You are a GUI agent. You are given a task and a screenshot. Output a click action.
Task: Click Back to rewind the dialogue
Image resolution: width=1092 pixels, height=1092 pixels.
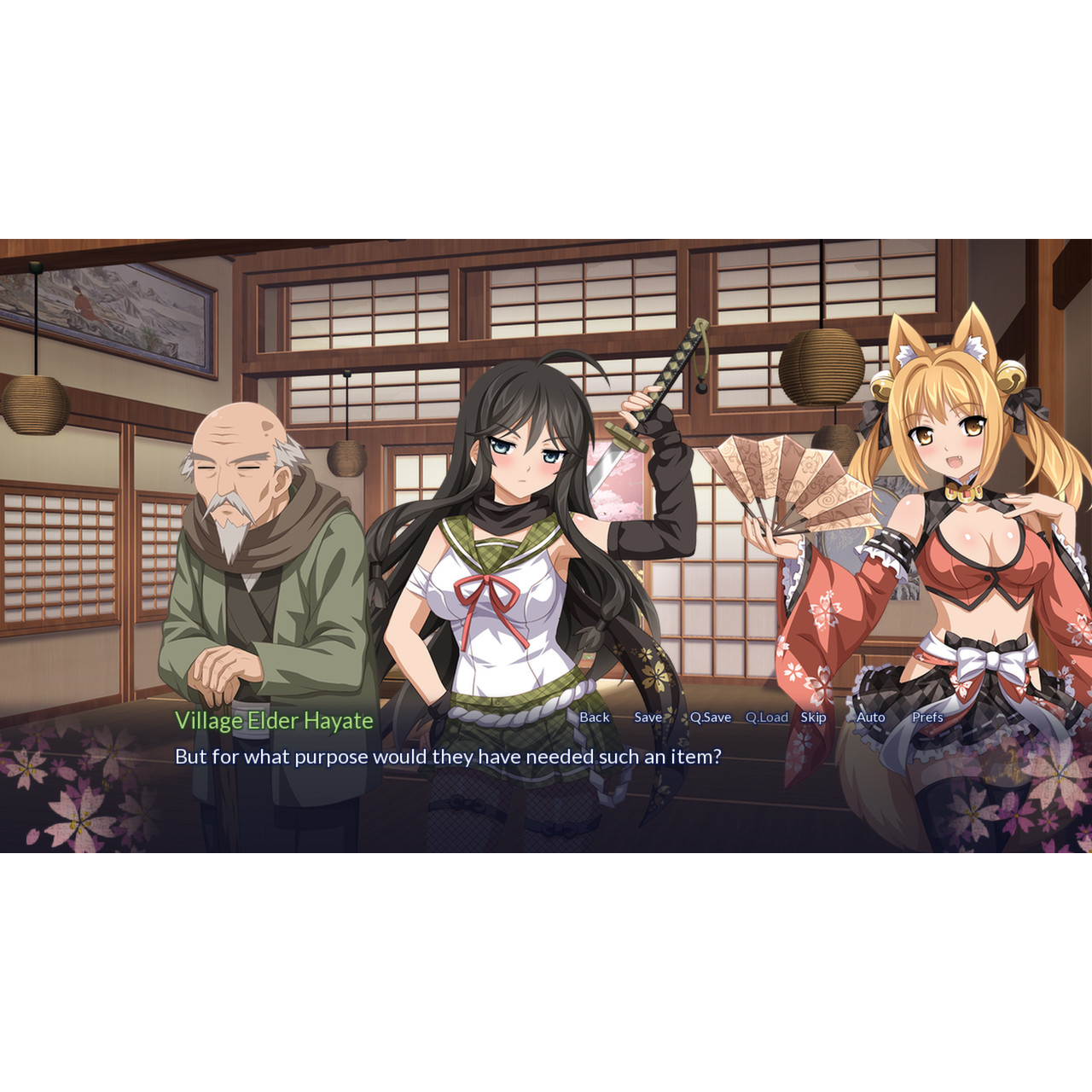click(594, 717)
